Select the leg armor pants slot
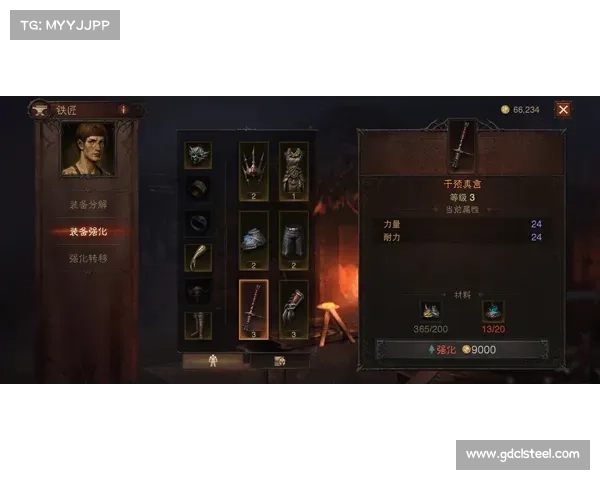The width and height of the screenshot is (600, 480). point(293,239)
